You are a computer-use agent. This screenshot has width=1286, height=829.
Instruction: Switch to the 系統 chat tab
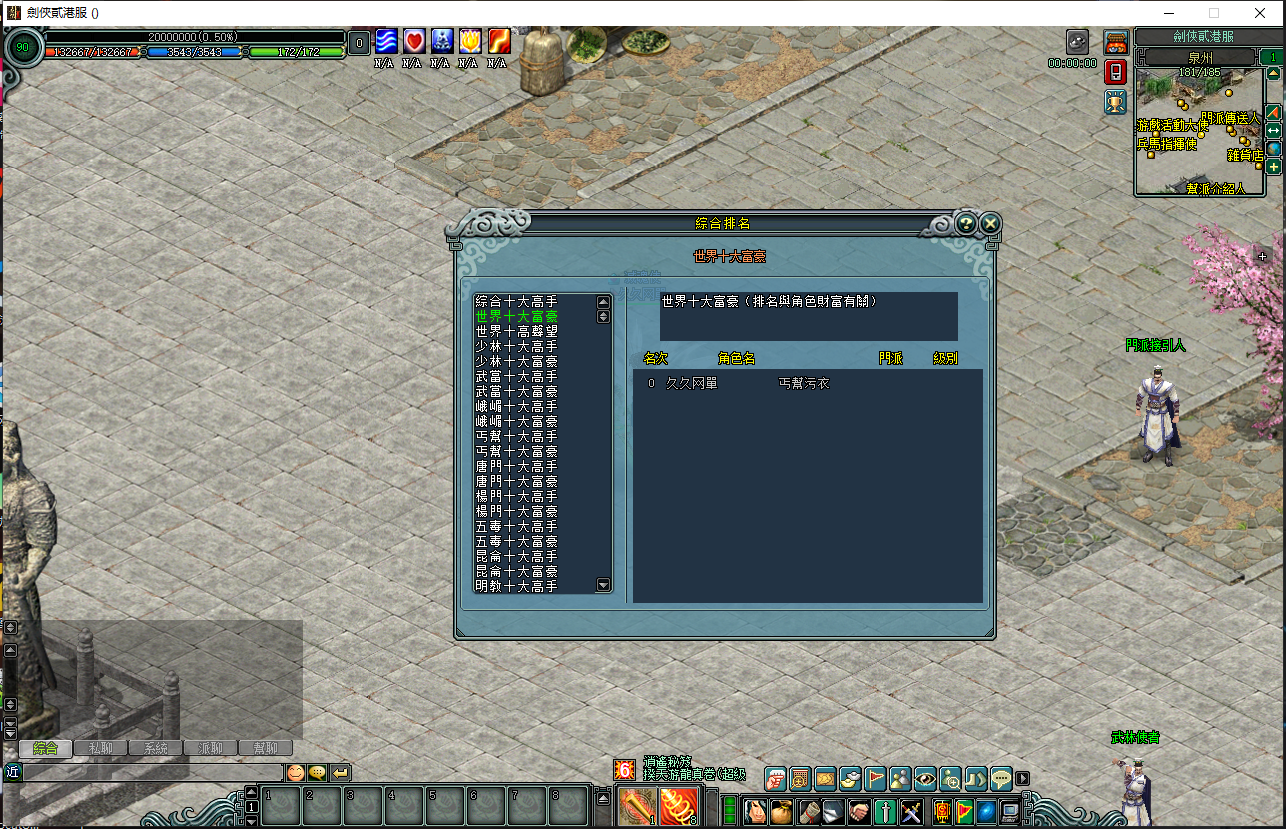[x=156, y=748]
